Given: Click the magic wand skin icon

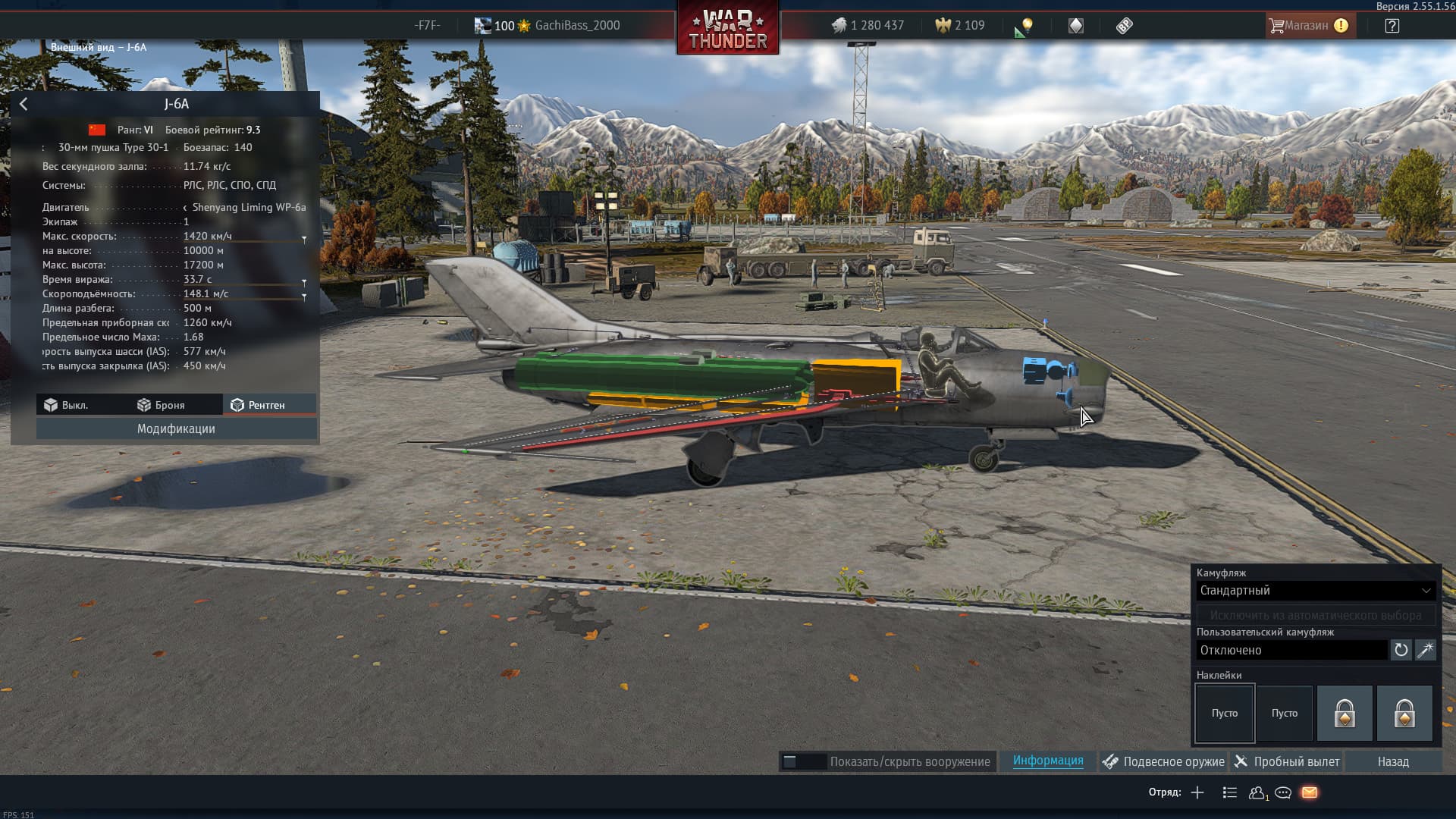Looking at the screenshot, I should (x=1426, y=651).
